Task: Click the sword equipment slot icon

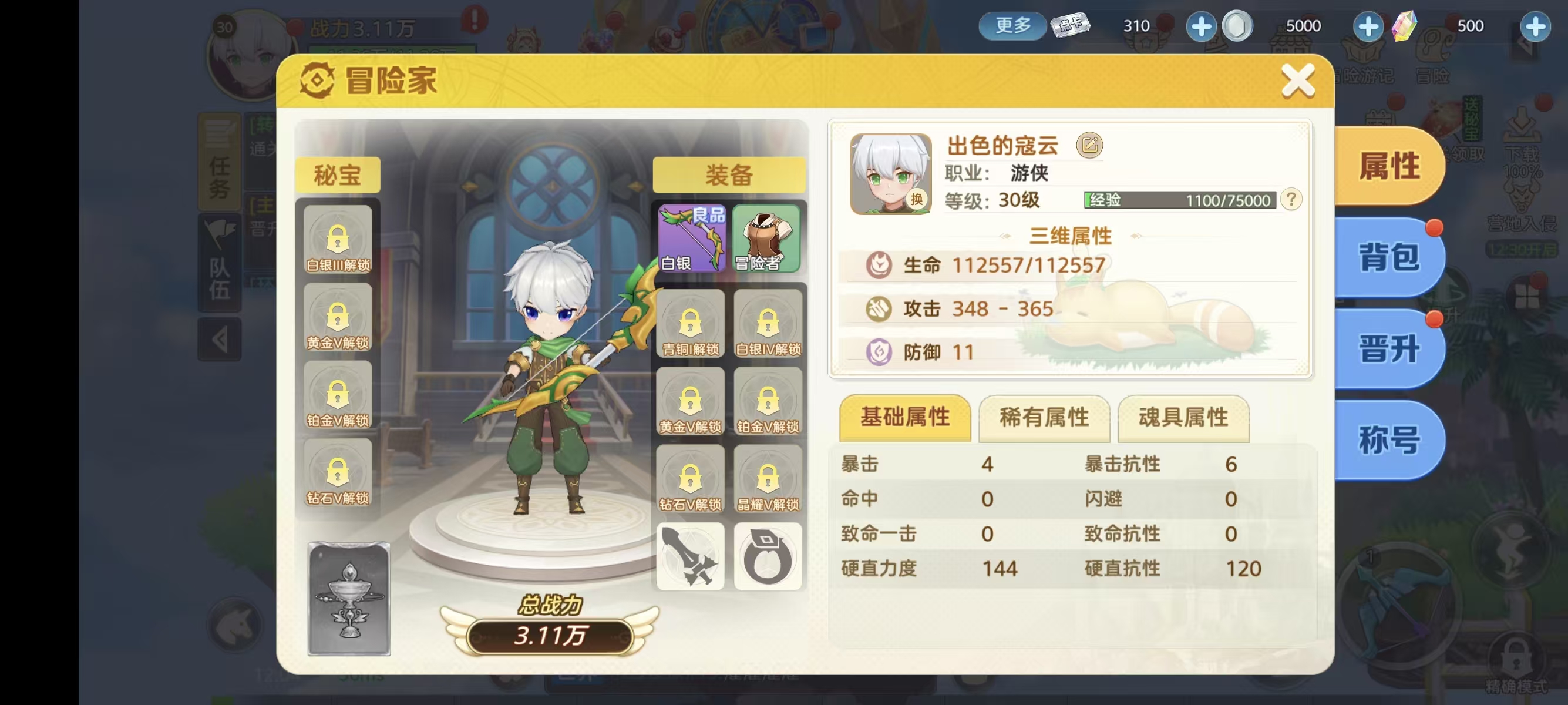Action: 689,555
